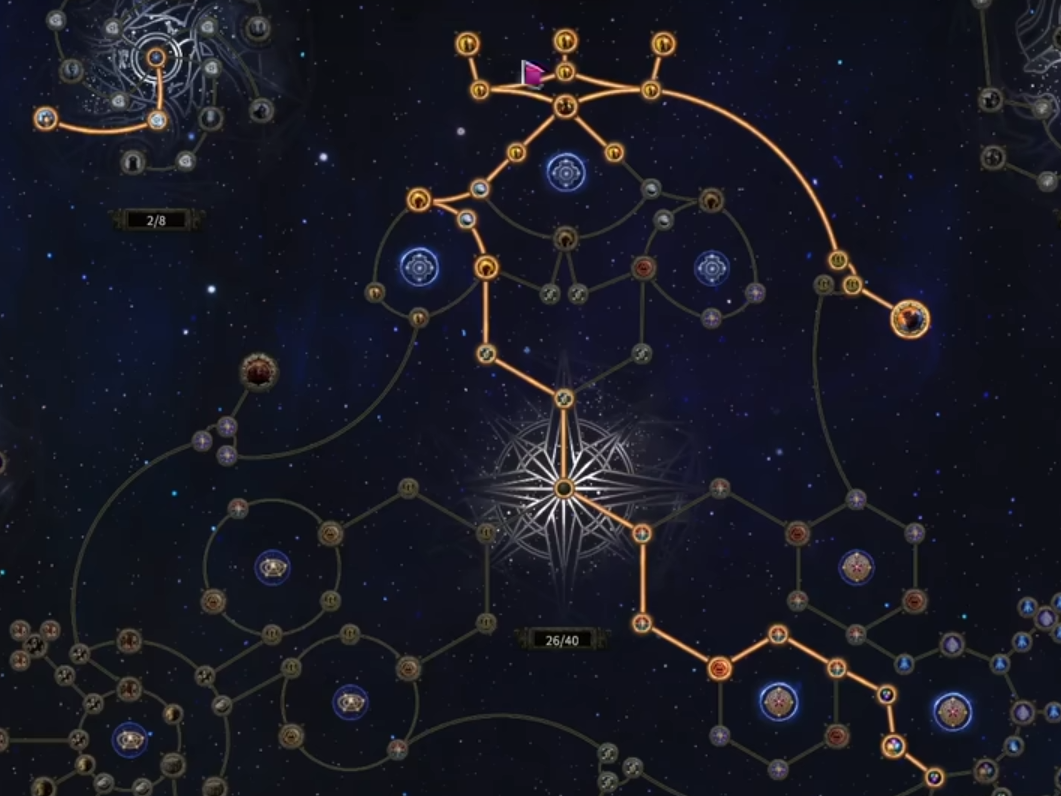Allocate the dark red spiked-border notable node

259,372
